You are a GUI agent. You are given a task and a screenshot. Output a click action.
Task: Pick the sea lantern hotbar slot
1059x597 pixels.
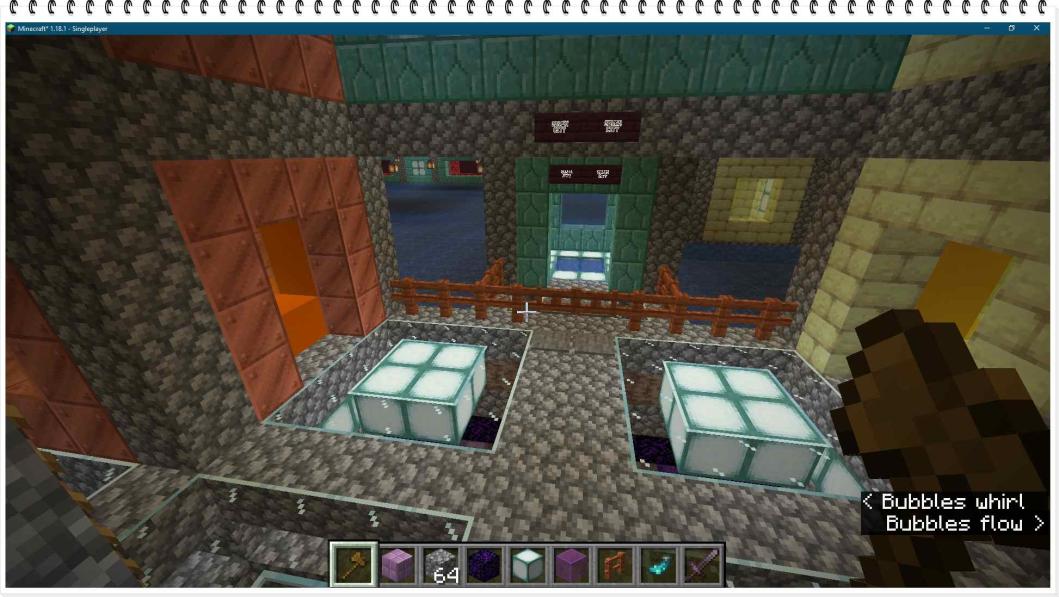click(527, 565)
